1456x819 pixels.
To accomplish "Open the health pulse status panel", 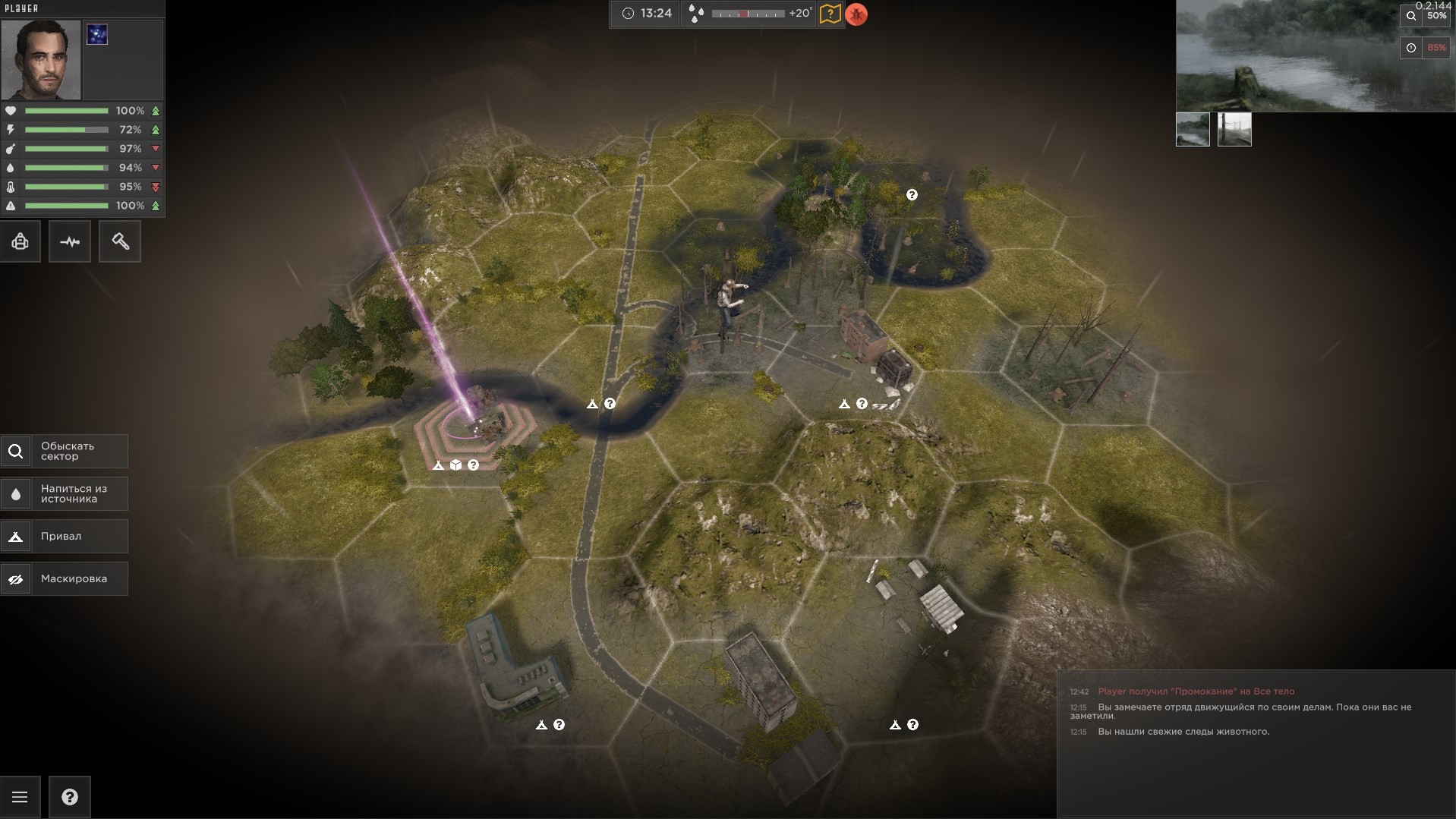I will (70, 242).
